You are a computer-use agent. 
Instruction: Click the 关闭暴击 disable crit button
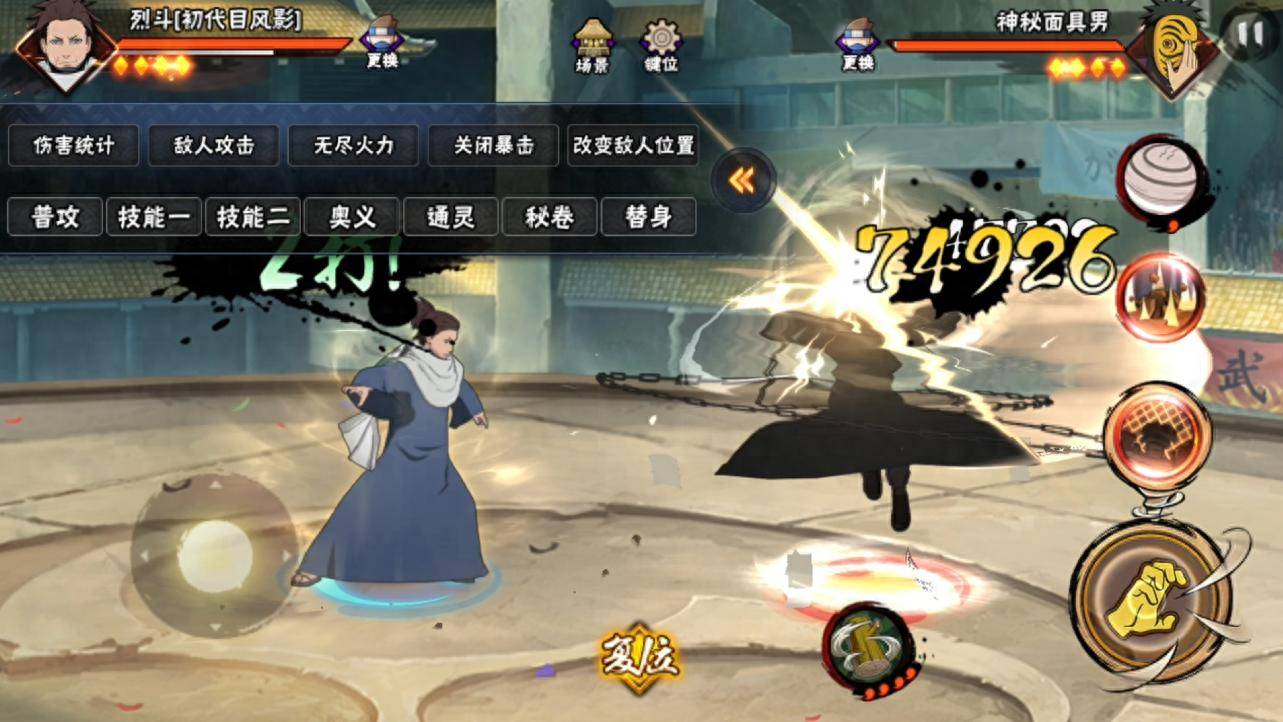point(493,146)
